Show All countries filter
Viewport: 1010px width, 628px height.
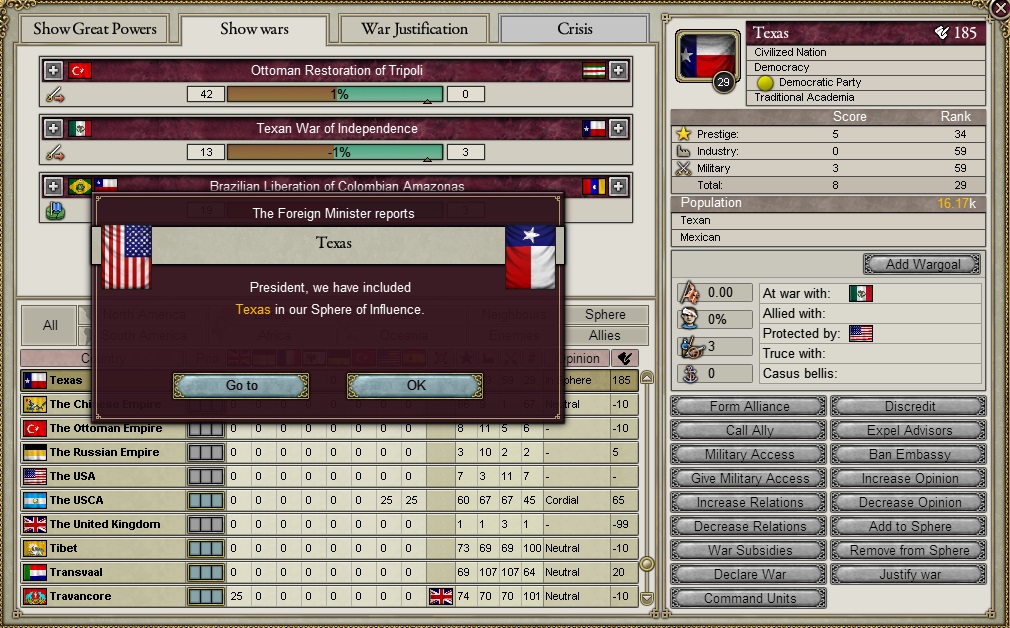point(50,325)
